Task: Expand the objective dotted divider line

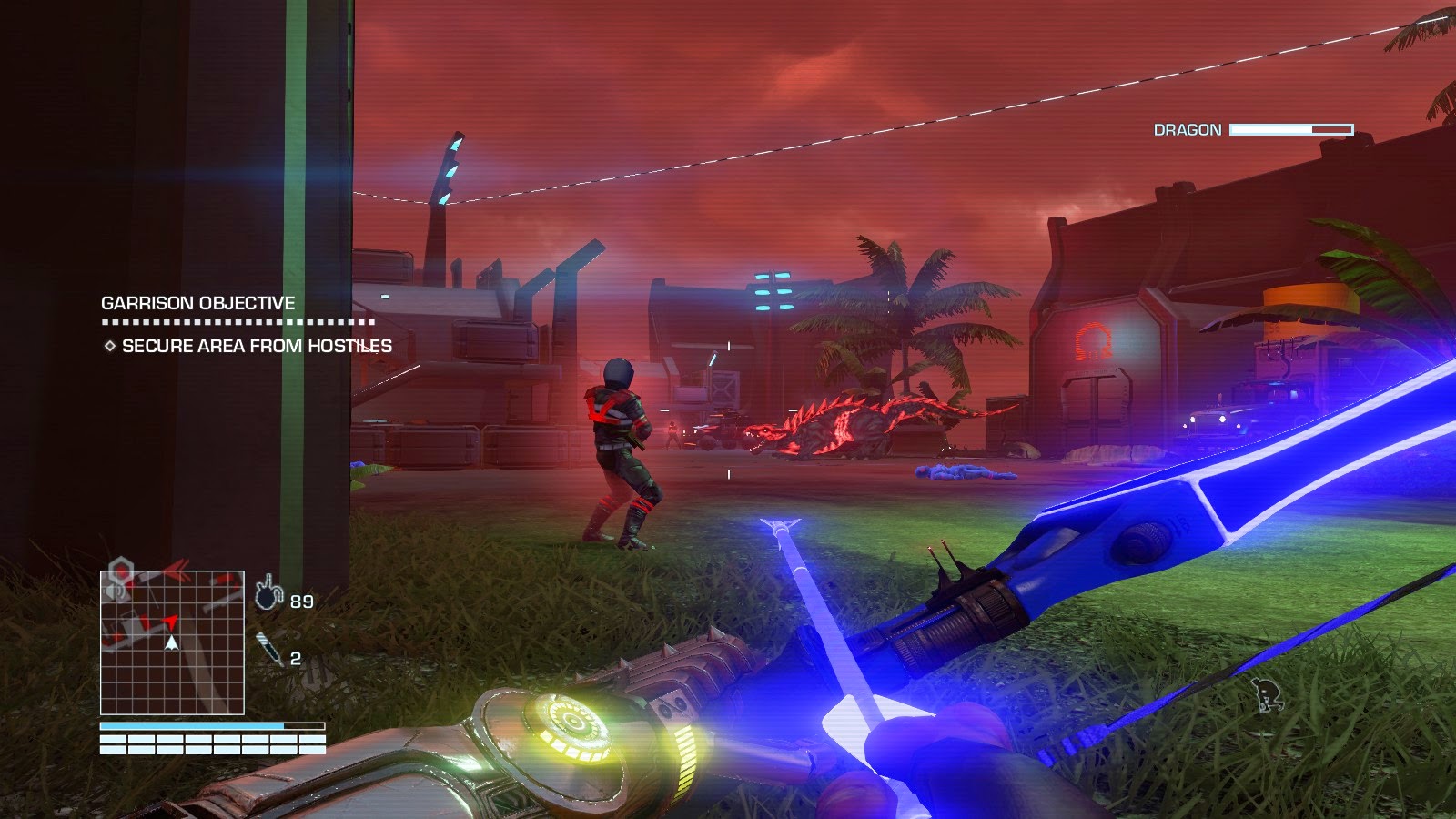Action: click(237, 324)
